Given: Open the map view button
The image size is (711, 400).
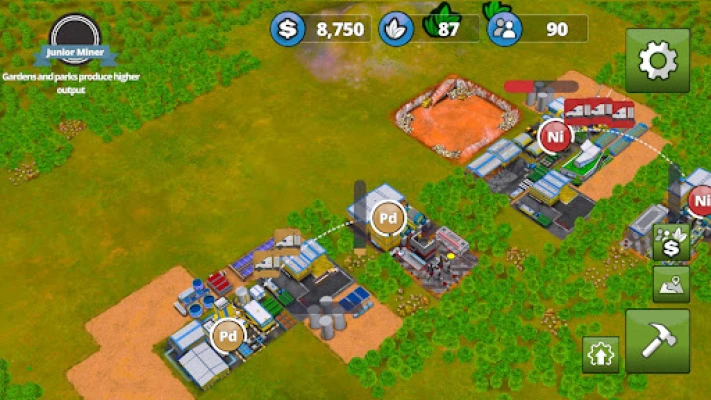Looking at the screenshot, I should tap(671, 283).
